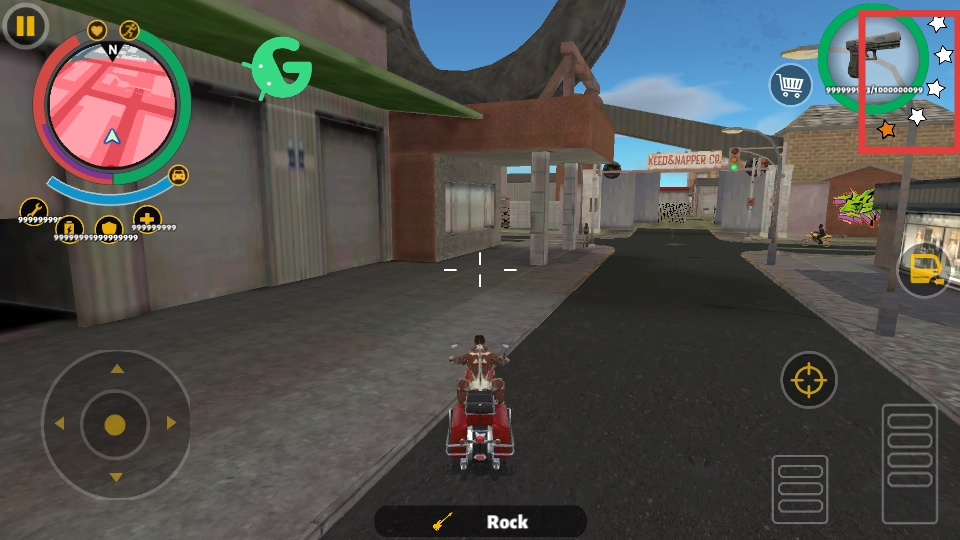The width and height of the screenshot is (960, 540).
Task: Tap the crosshair aim button
Action: tap(809, 380)
